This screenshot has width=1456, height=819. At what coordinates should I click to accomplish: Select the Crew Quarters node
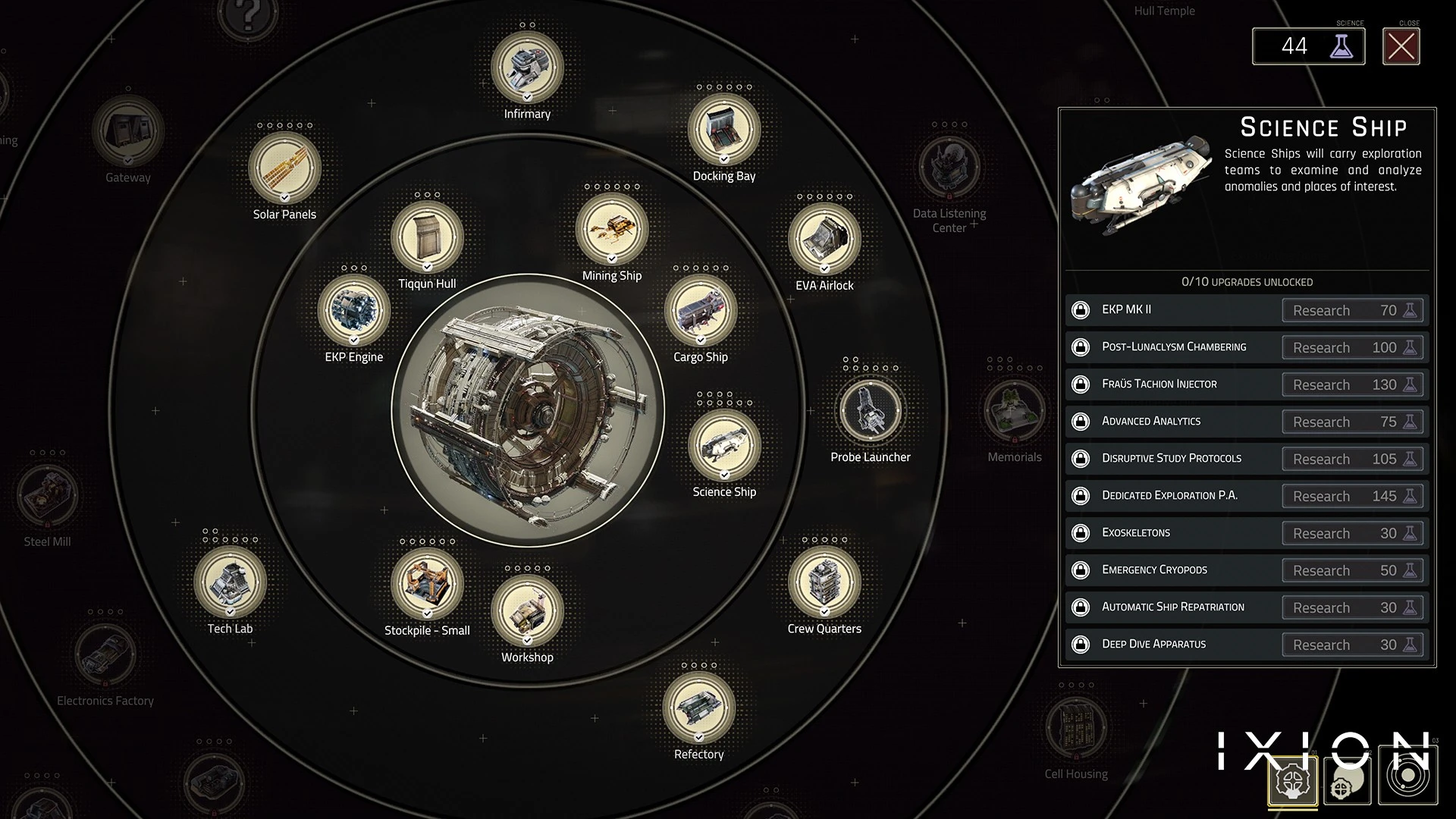tap(824, 582)
